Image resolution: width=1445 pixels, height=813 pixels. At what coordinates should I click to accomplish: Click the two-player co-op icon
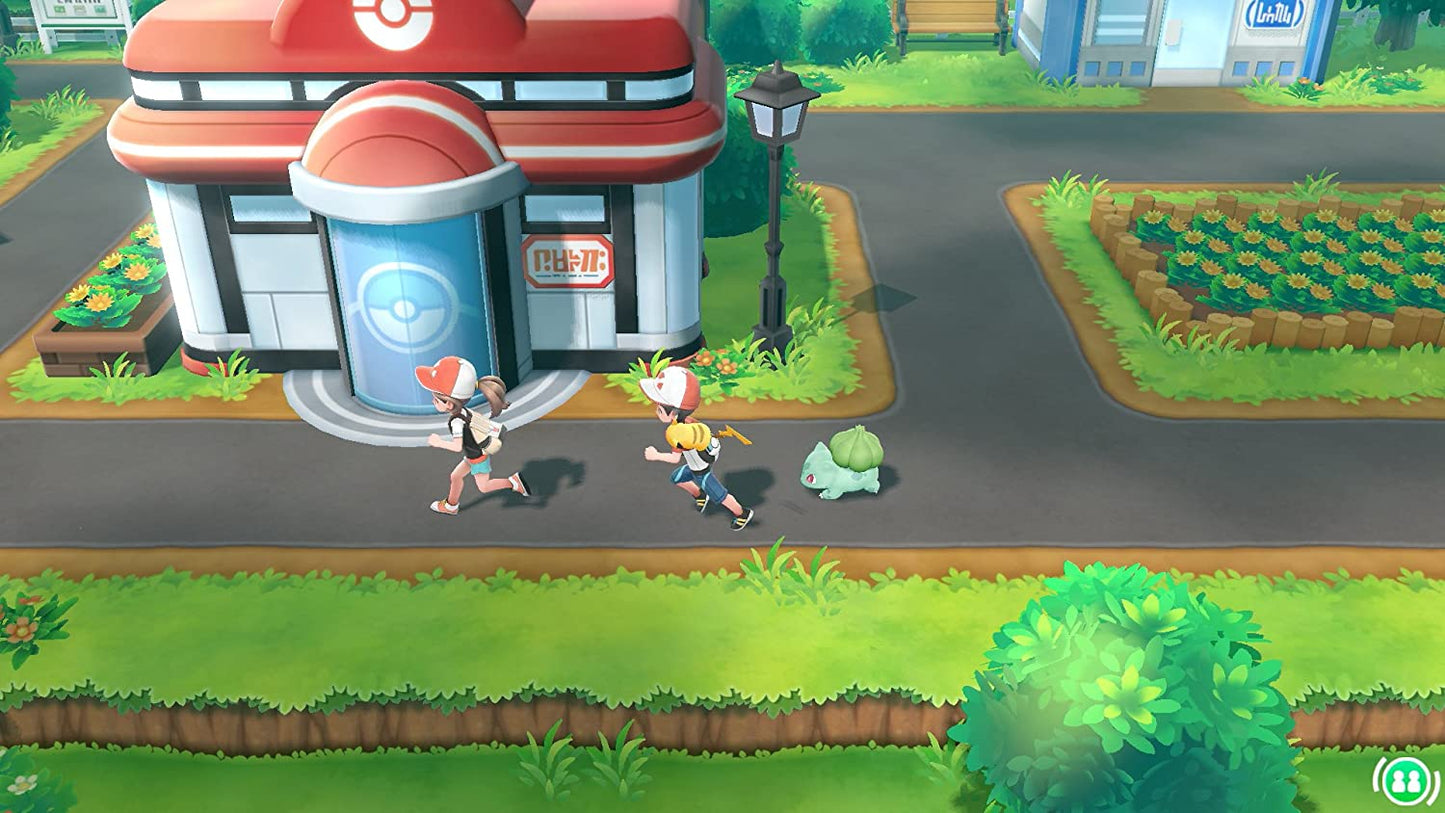(x=1406, y=781)
